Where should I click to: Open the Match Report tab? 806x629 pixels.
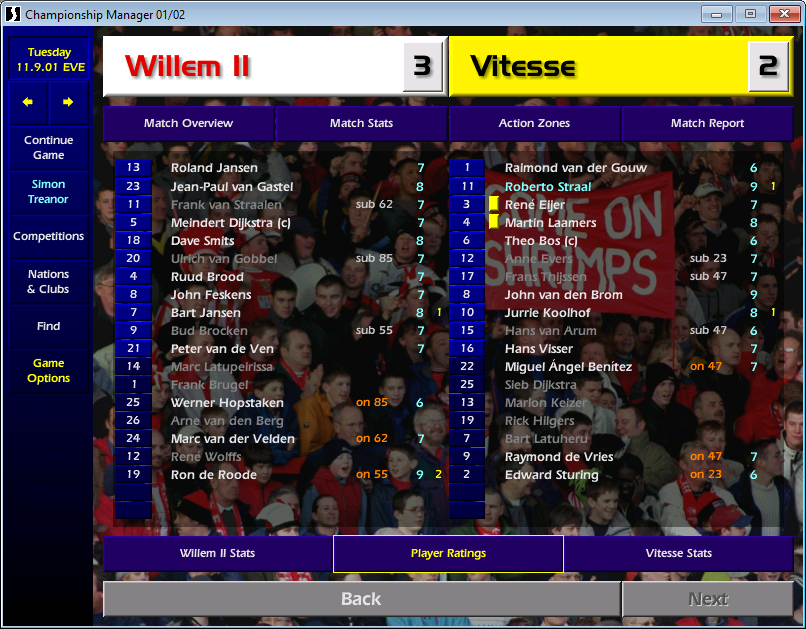coord(707,123)
